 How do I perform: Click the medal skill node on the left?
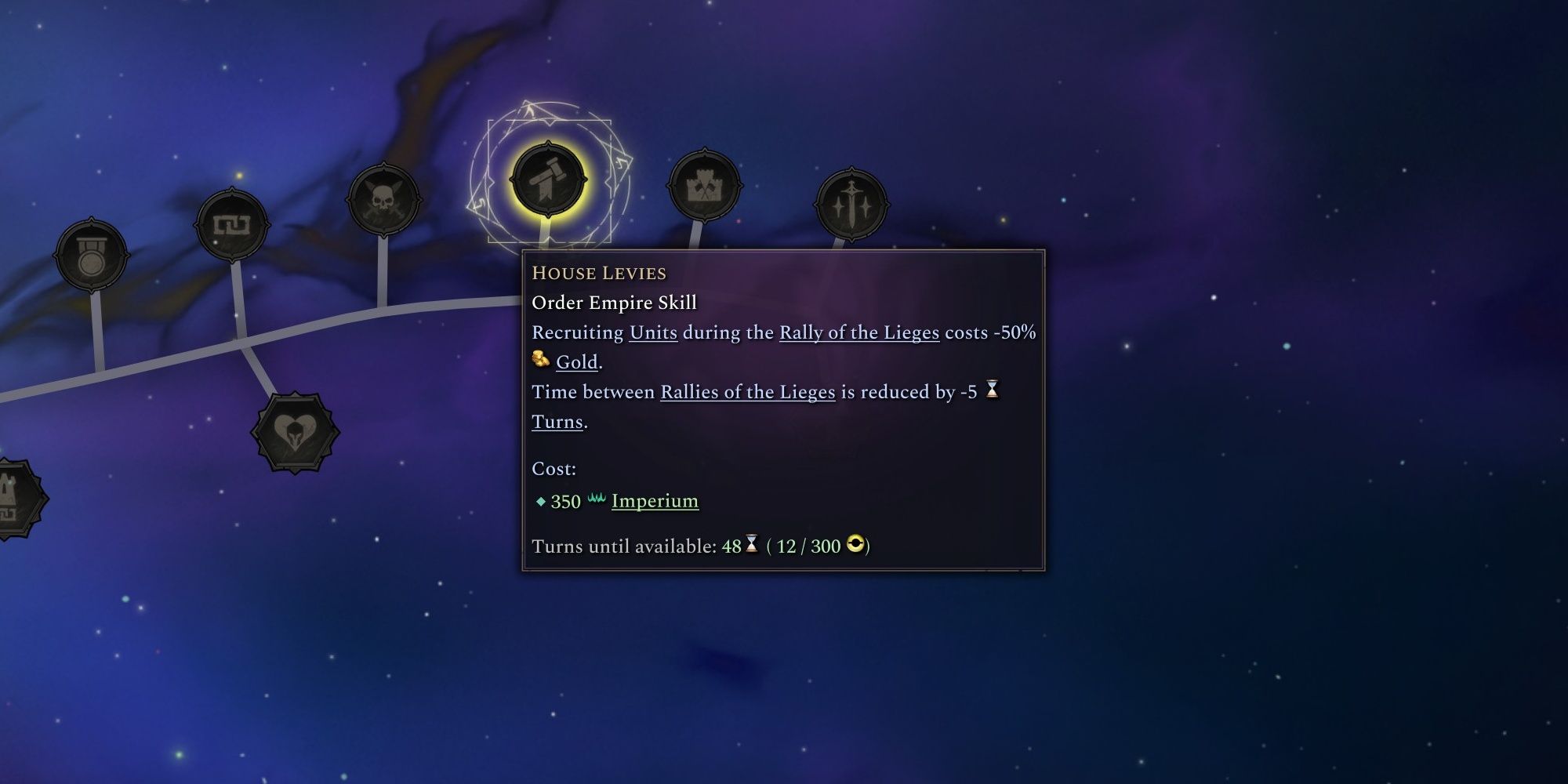click(x=93, y=253)
